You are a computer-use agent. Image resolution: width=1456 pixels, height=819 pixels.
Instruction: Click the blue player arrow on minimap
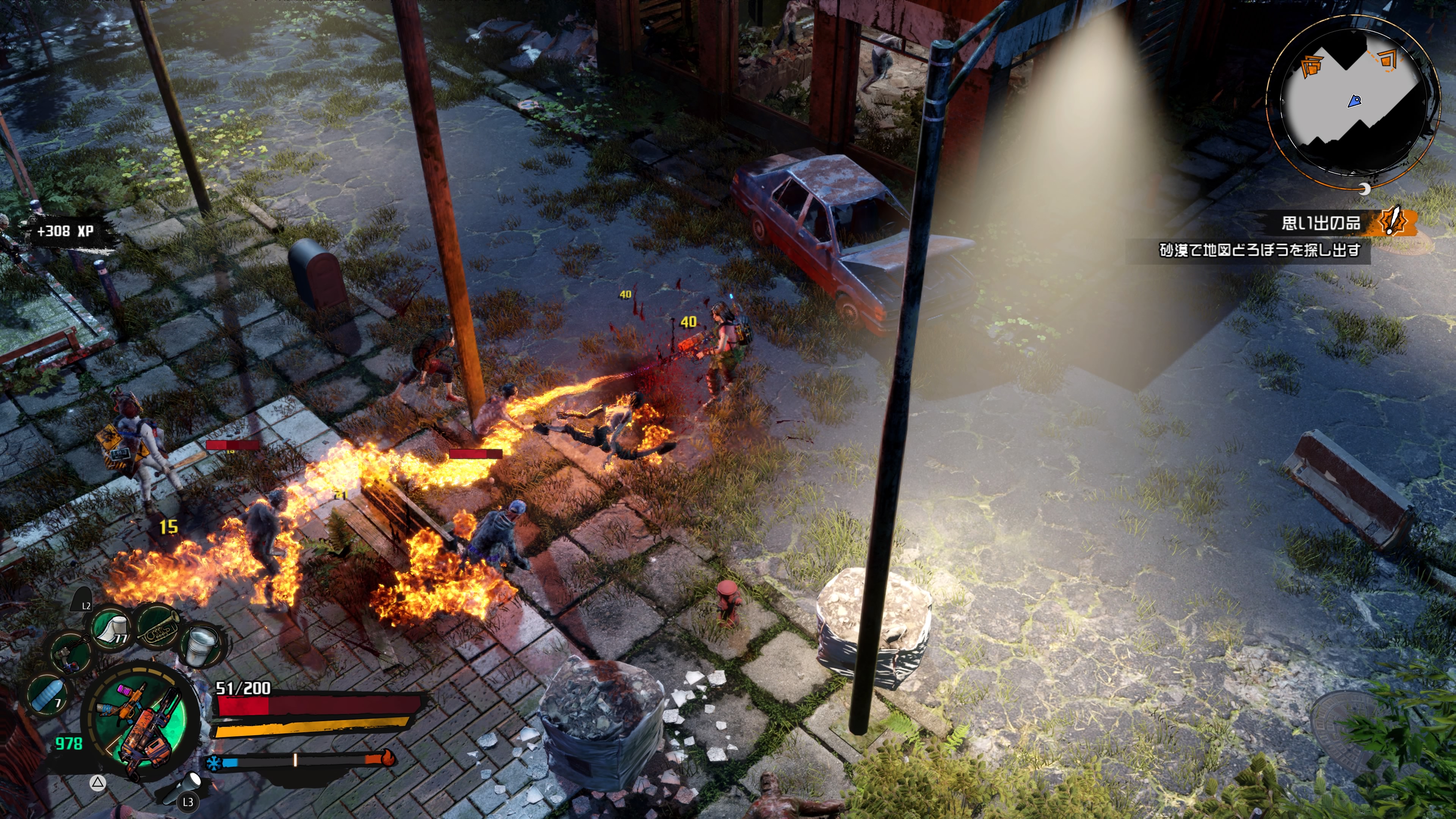click(1355, 102)
